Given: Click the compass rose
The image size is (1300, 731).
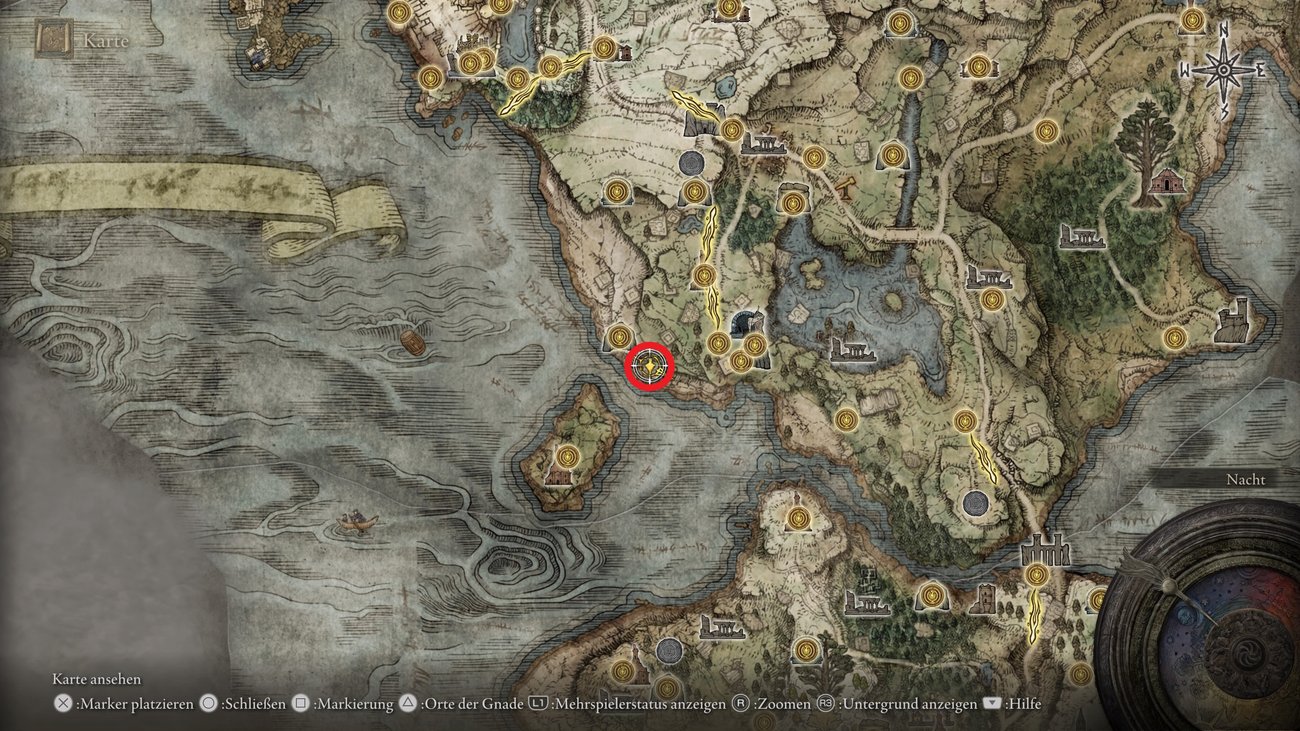Looking at the screenshot, I should [x=1222, y=69].
